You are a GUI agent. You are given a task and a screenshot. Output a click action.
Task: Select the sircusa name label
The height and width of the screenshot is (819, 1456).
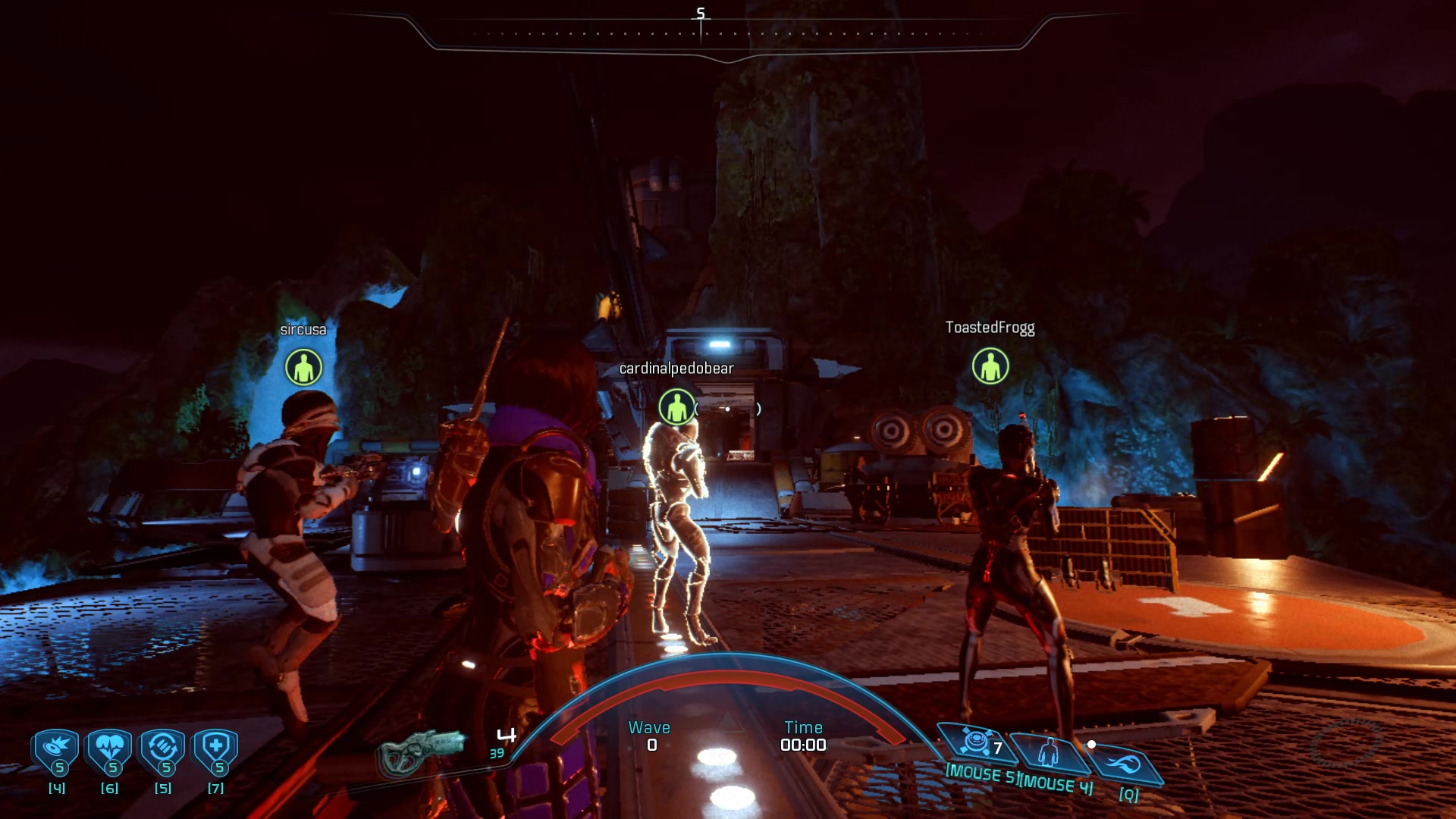point(303,330)
